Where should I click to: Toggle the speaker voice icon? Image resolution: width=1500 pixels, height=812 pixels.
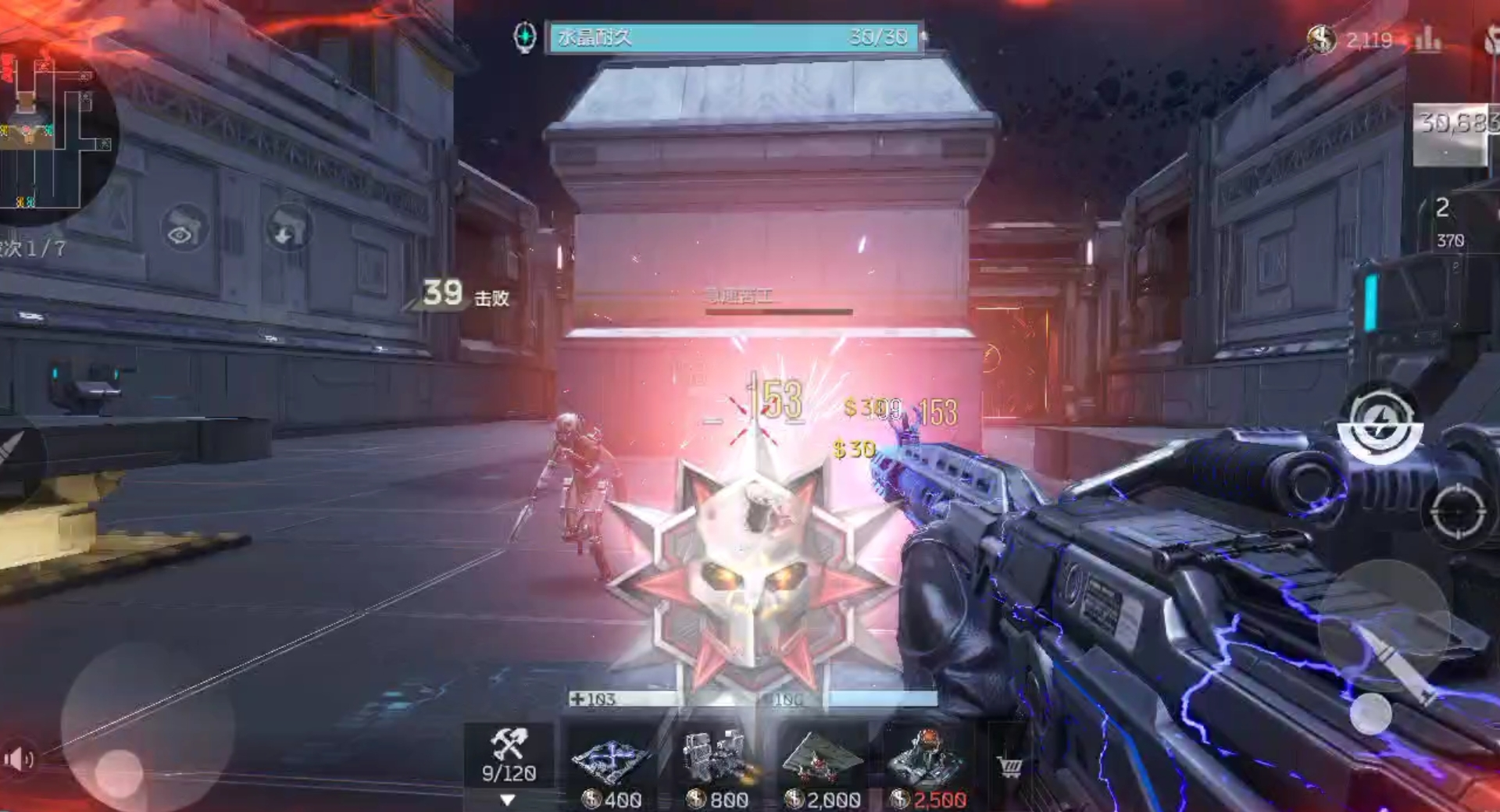(17, 758)
